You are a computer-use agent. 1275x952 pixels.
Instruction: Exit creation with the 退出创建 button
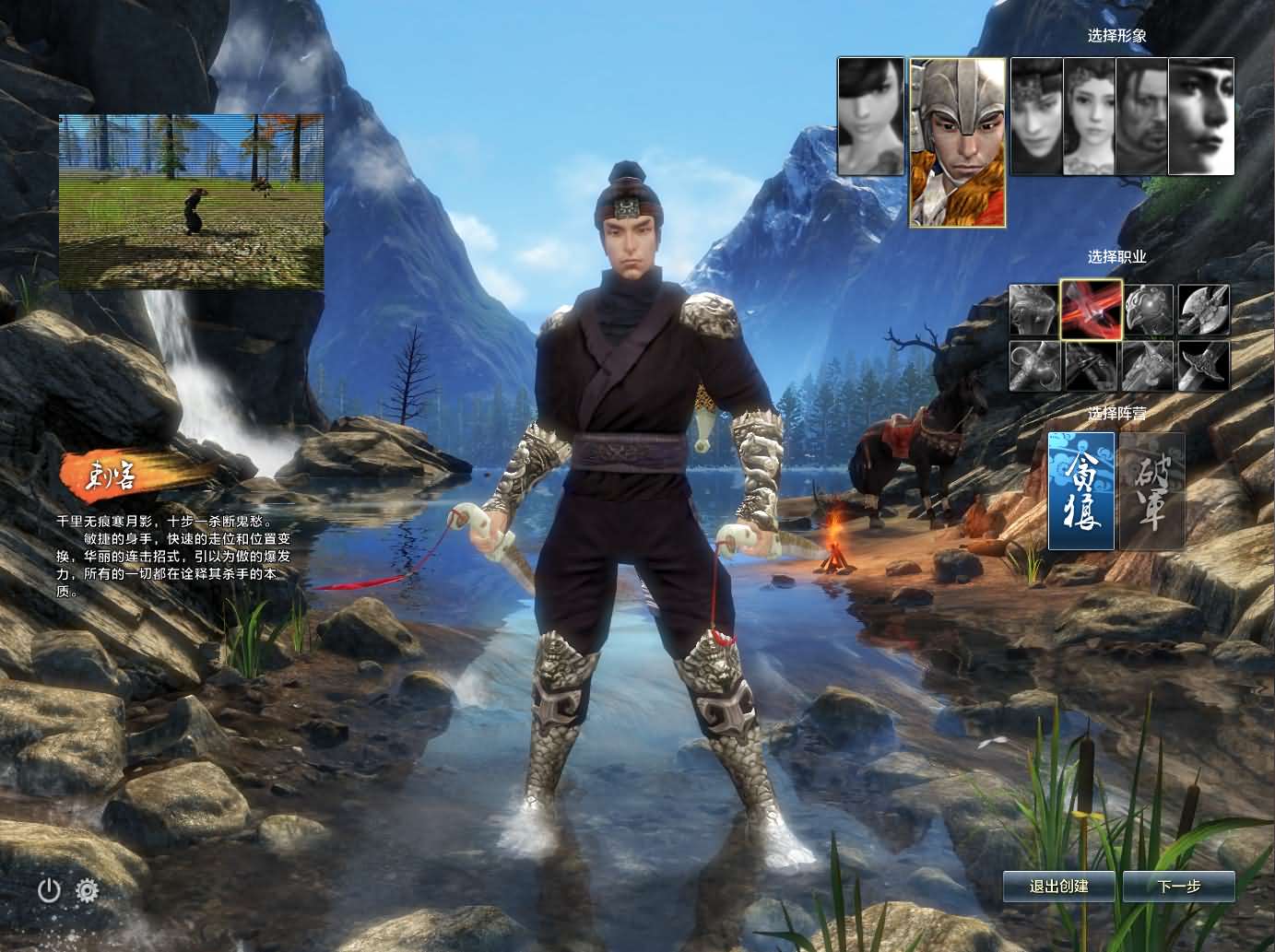coord(1059,887)
